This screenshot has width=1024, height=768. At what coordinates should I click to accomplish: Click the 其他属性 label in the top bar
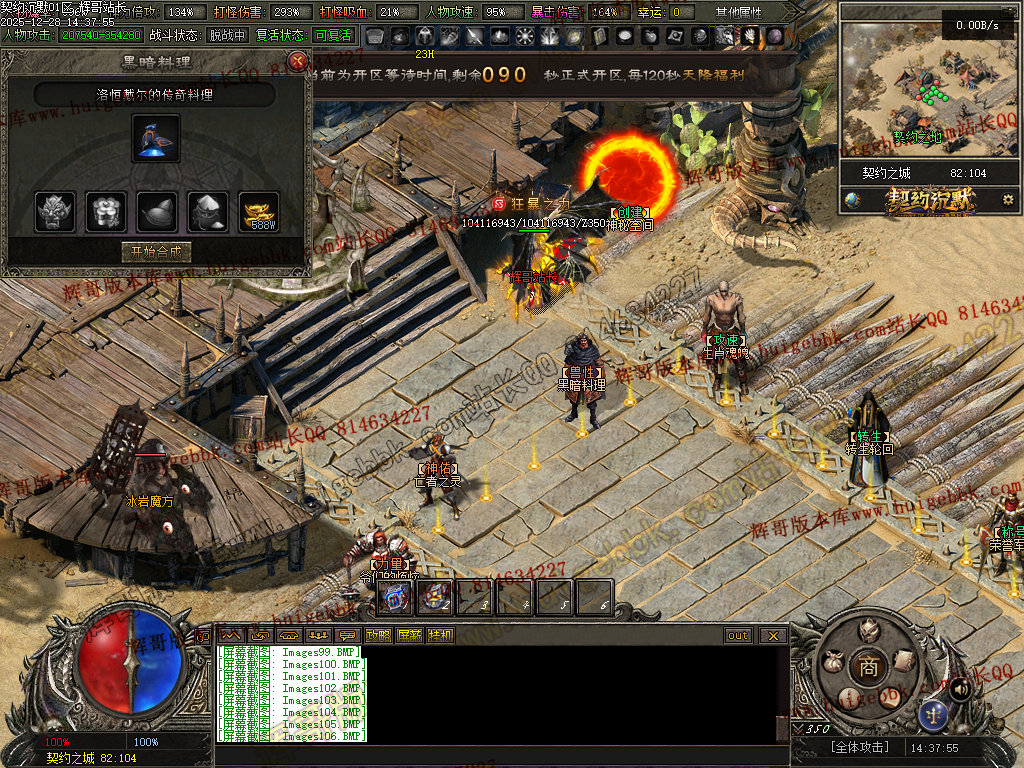[738, 12]
